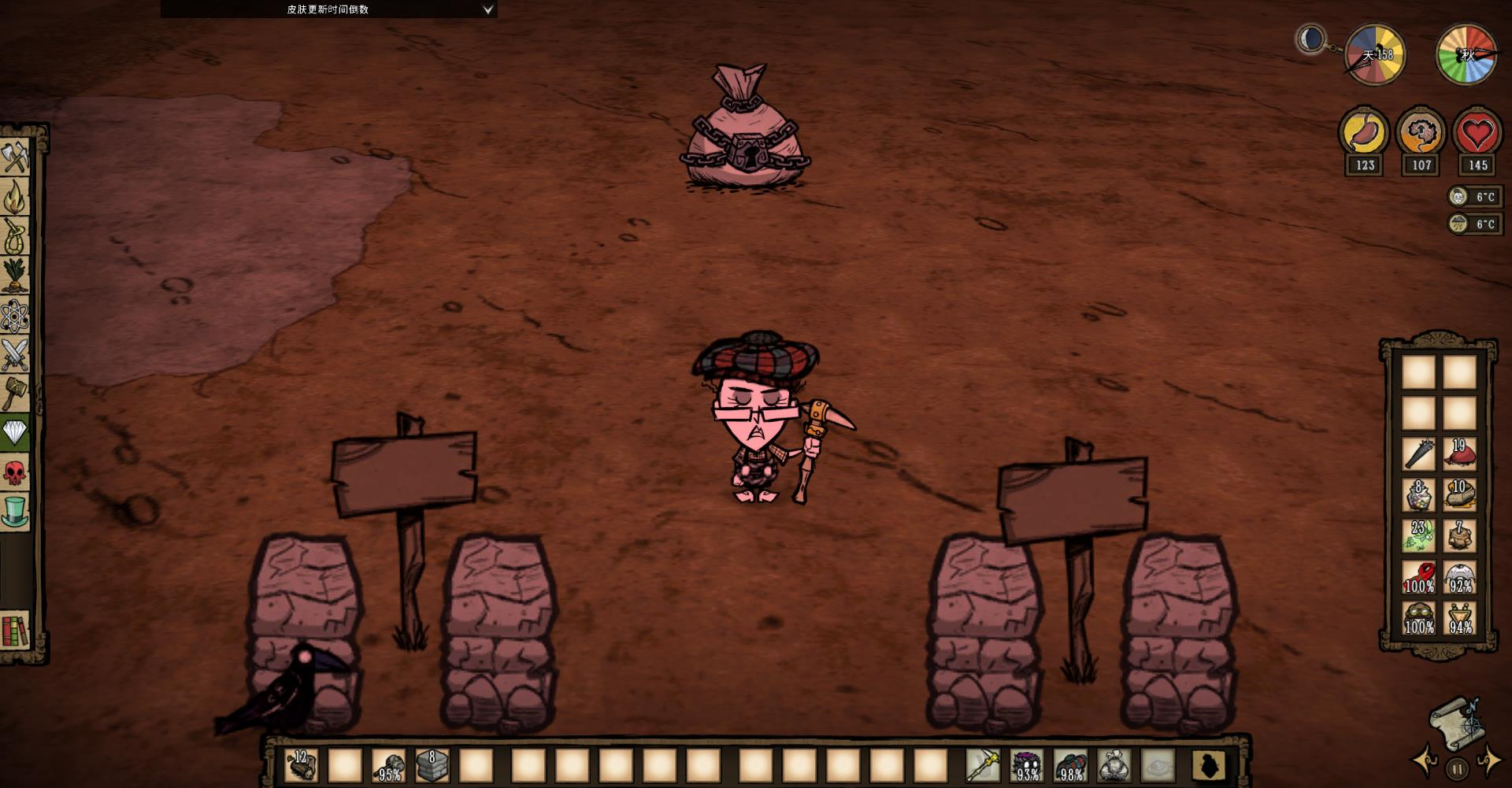The width and height of the screenshot is (1512, 788).
Task: Expand the skin update countdown dropdown
Action: [x=487, y=9]
